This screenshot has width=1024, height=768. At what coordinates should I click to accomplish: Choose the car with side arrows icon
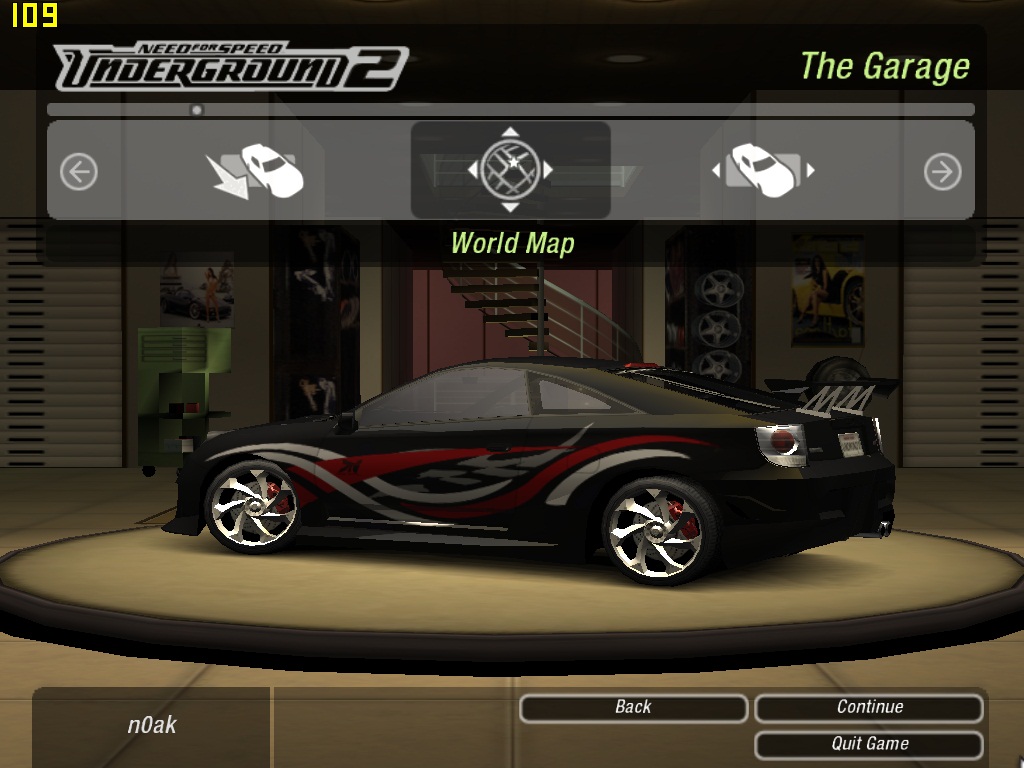point(763,171)
